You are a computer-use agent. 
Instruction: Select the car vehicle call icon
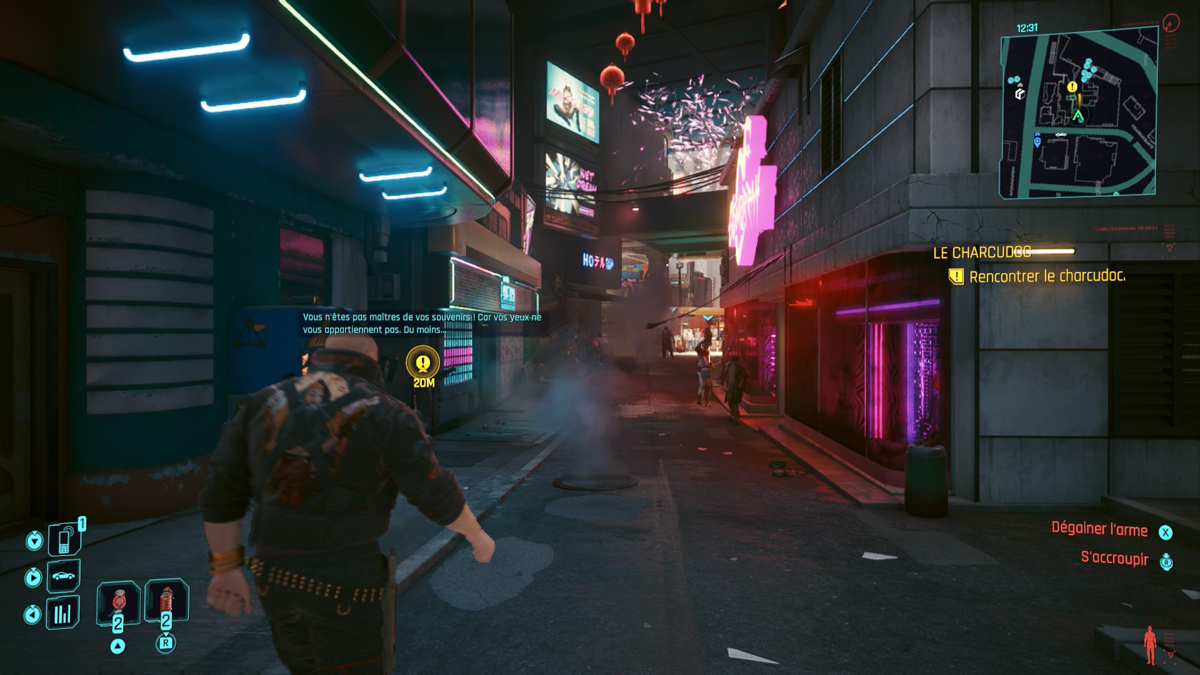(63, 577)
